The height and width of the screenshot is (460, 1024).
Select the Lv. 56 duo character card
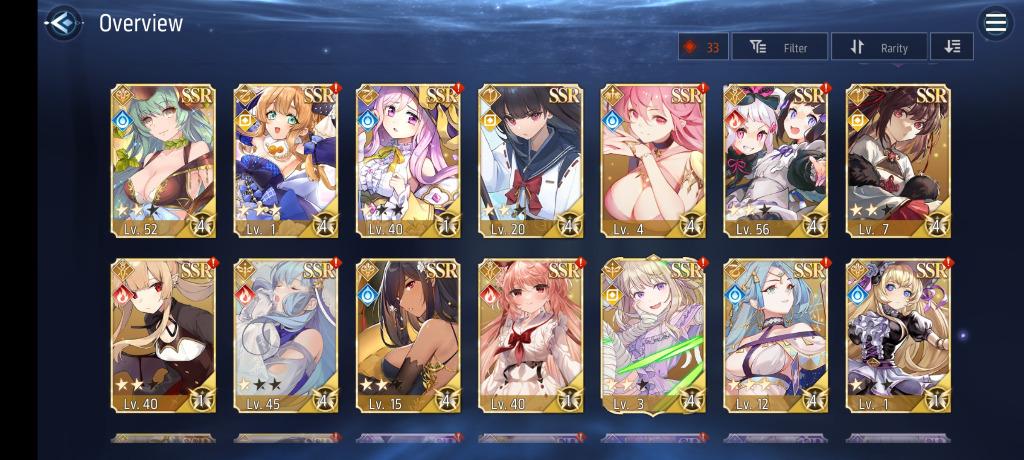(x=775, y=160)
